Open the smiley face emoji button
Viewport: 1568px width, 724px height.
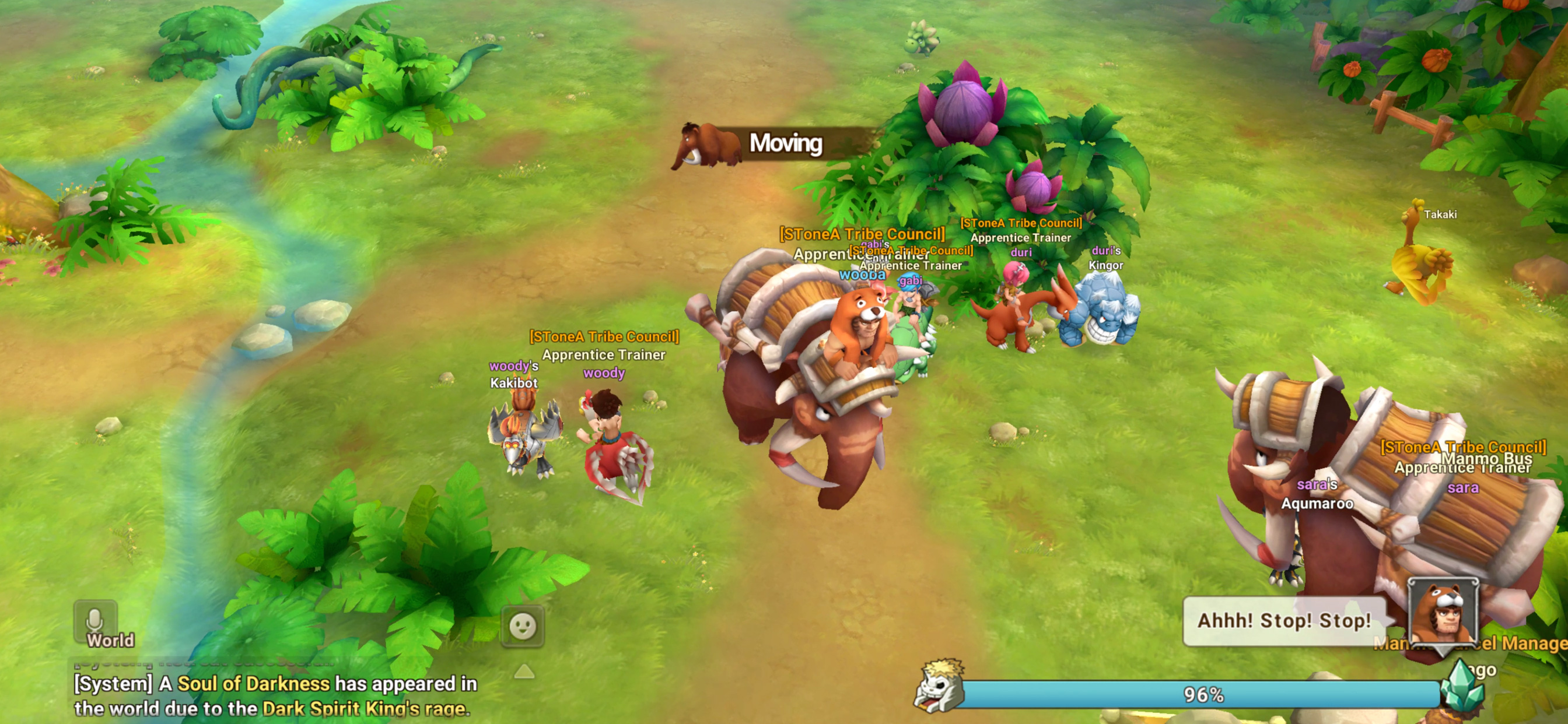tap(522, 625)
